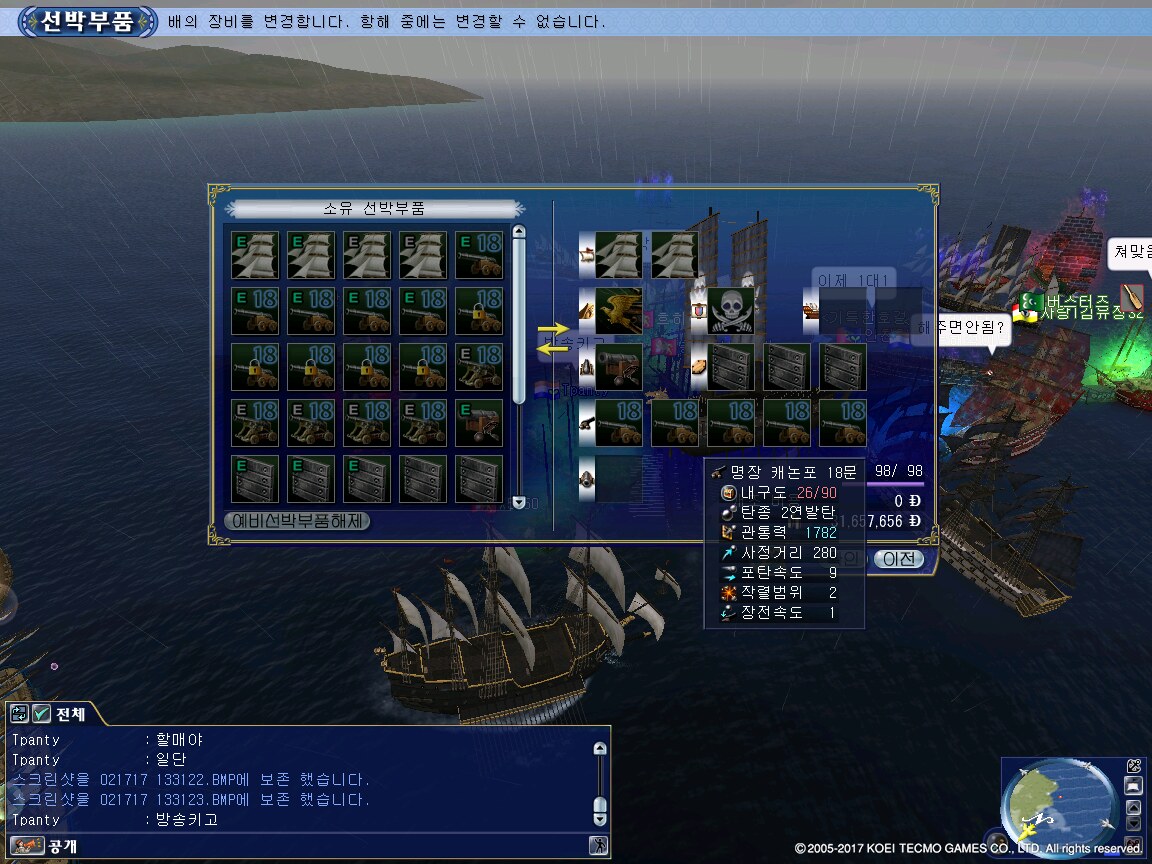Screen dimensions: 1152x864
Task: Zoom in with minimap up-arrow button
Action: point(1133,807)
